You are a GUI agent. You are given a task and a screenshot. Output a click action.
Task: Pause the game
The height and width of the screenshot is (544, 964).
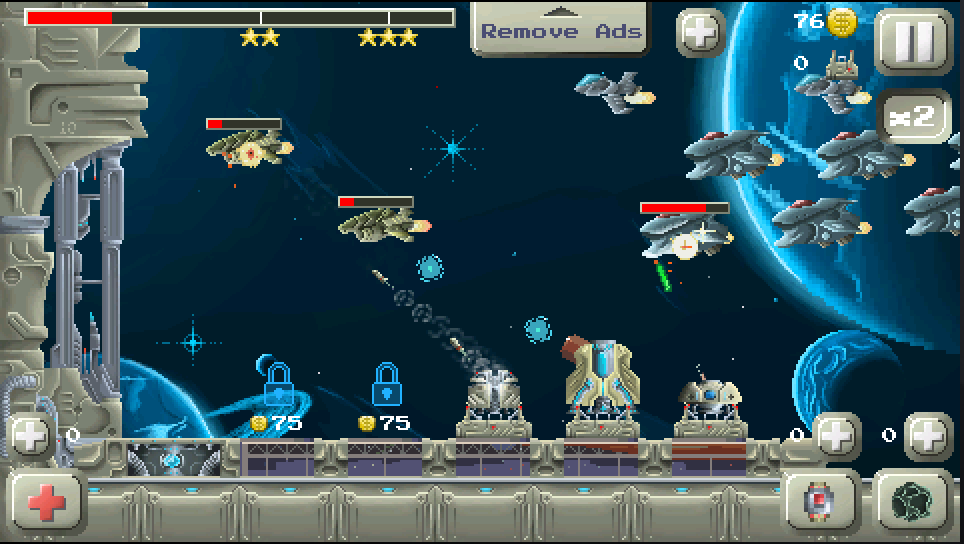[914, 41]
